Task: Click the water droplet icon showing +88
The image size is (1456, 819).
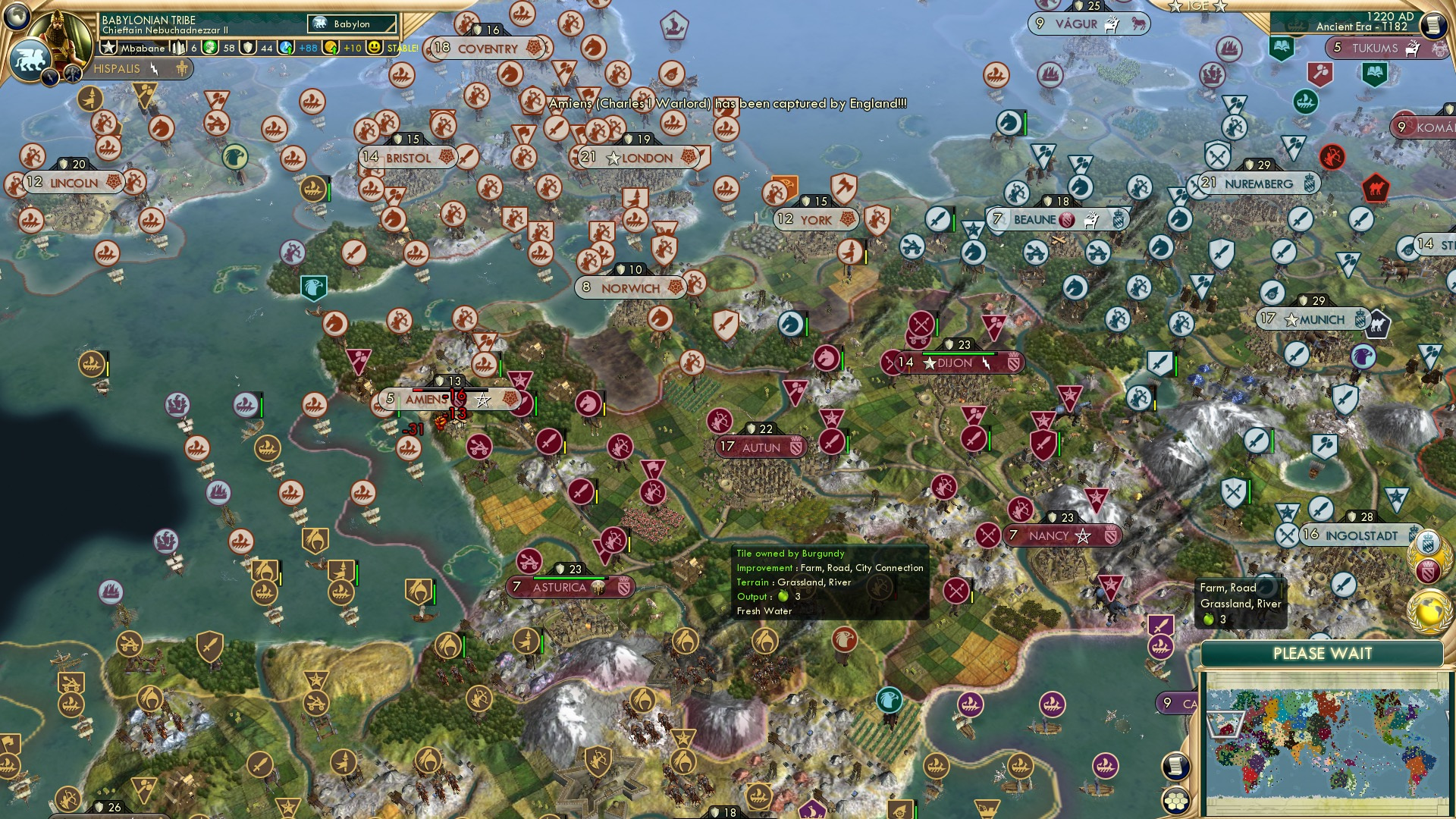Action: coord(287,47)
